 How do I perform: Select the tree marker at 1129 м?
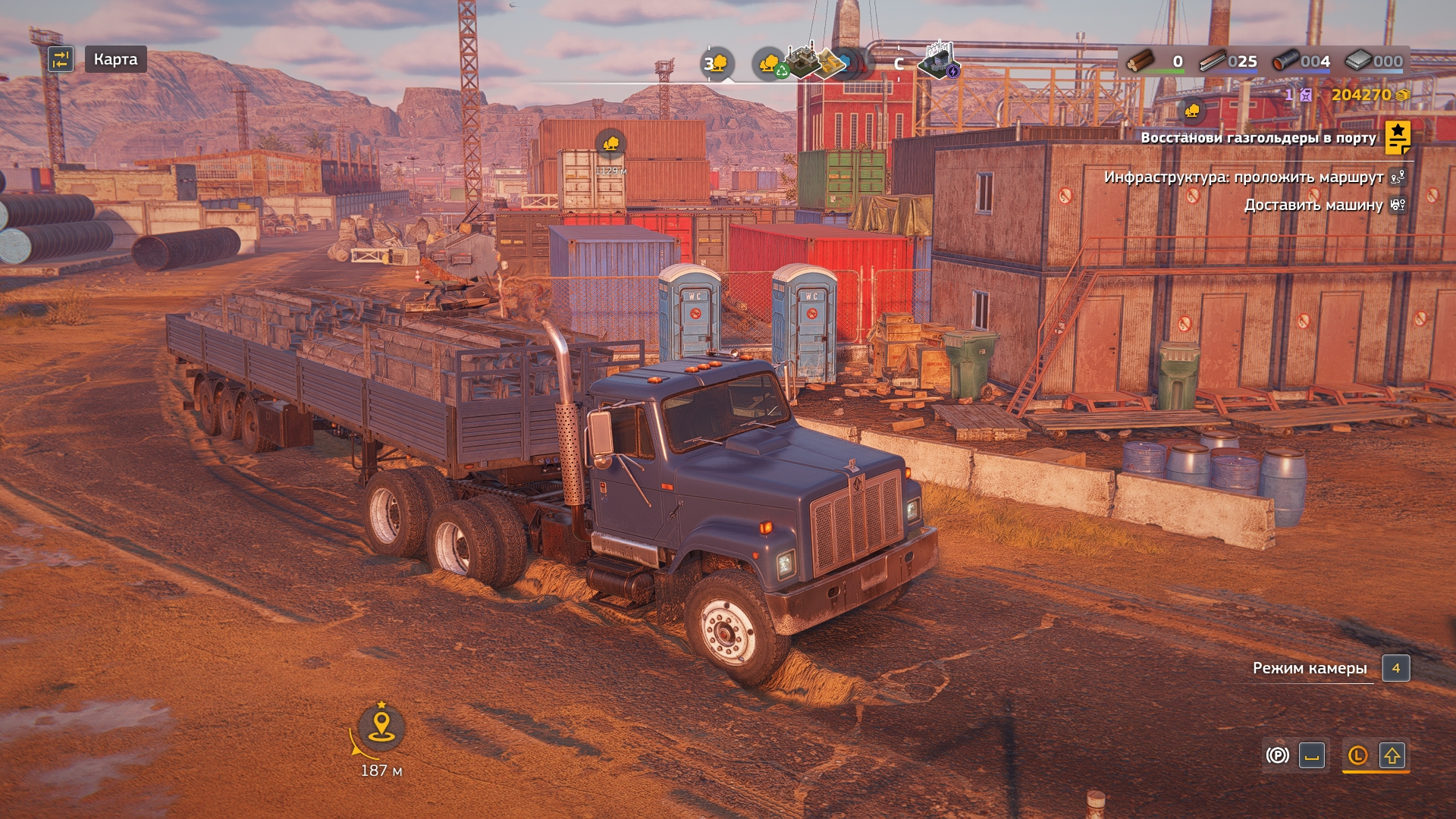(x=610, y=143)
